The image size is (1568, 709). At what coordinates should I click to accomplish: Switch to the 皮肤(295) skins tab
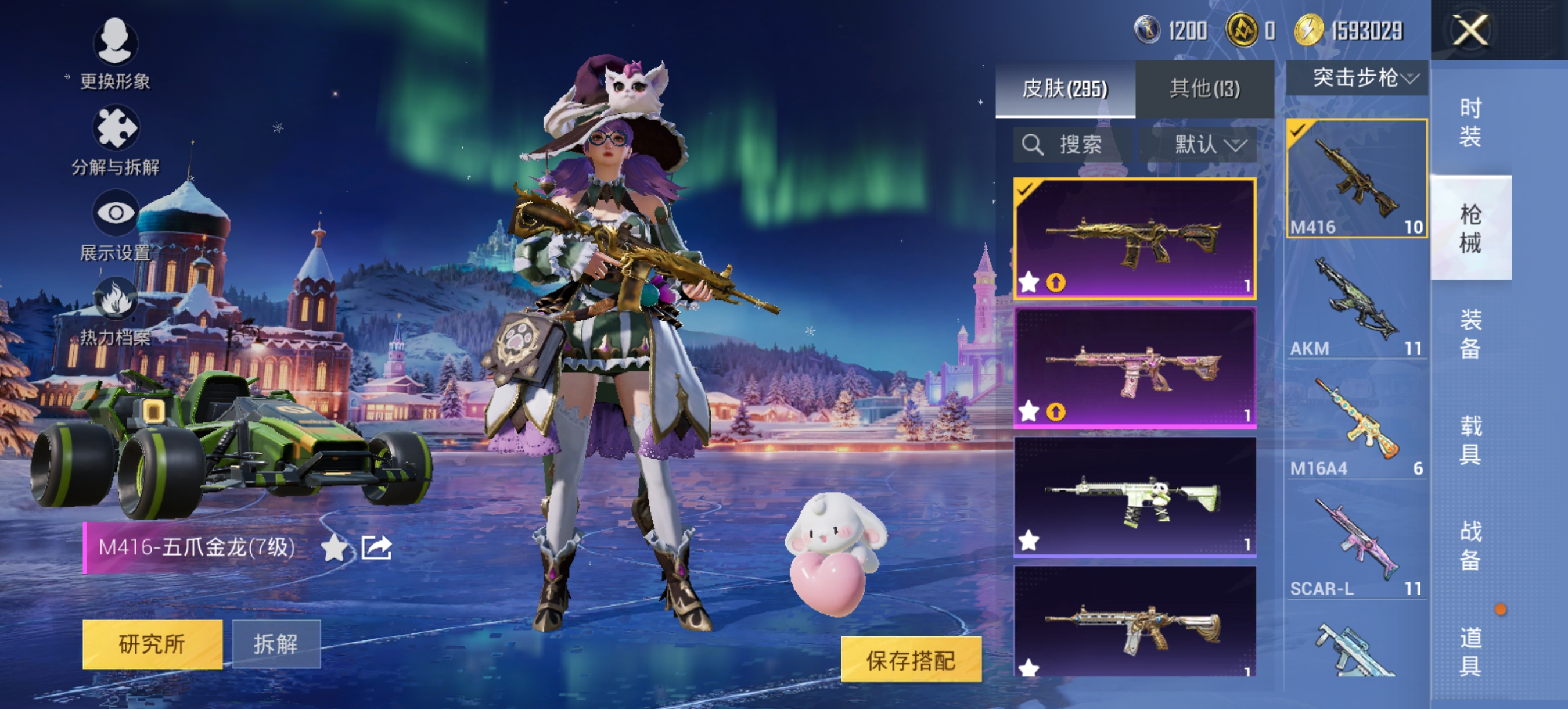(x=1064, y=89)
